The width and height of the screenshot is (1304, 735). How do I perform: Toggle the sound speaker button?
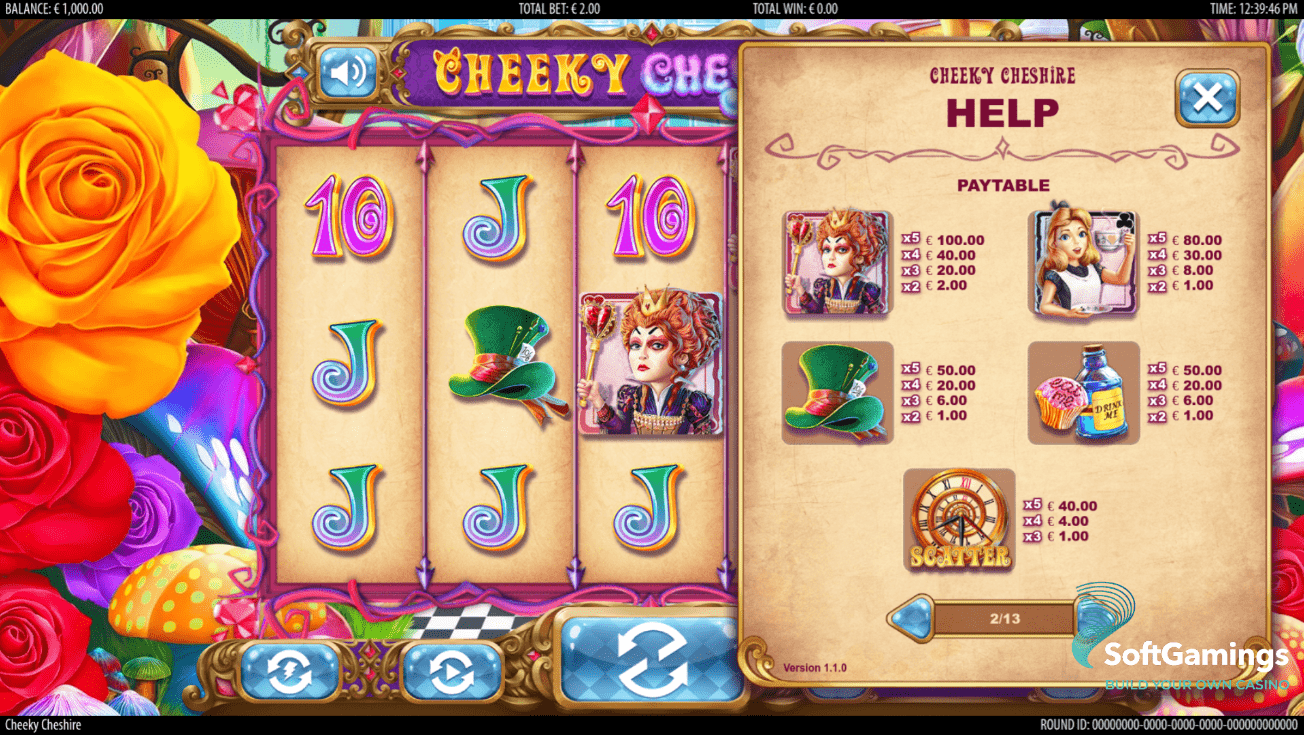[x=347, y=73]
